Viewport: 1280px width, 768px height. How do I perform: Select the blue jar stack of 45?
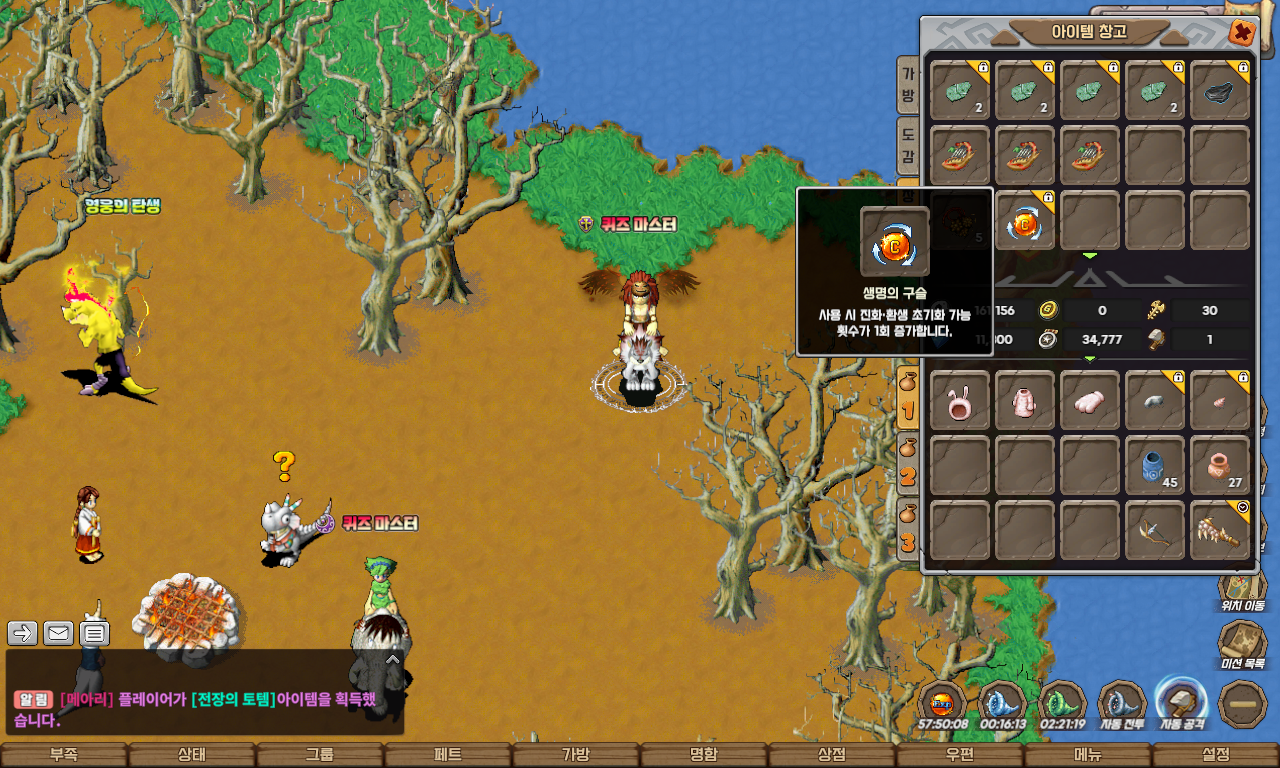click(1155, 465)
